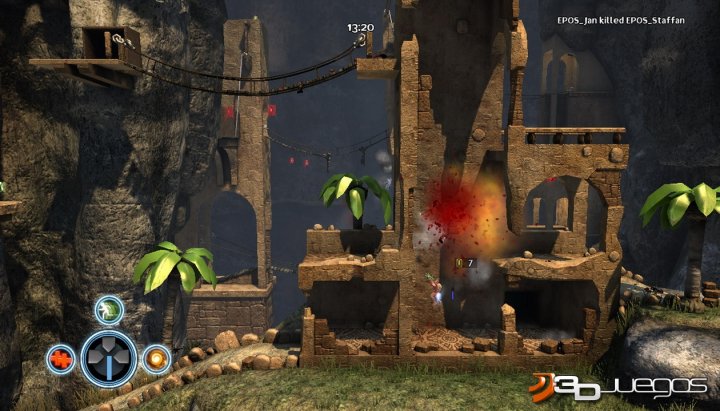This screenshot has height=411, width=720.
Task: Activate the green running figure ability
Action: click(109, 309)
